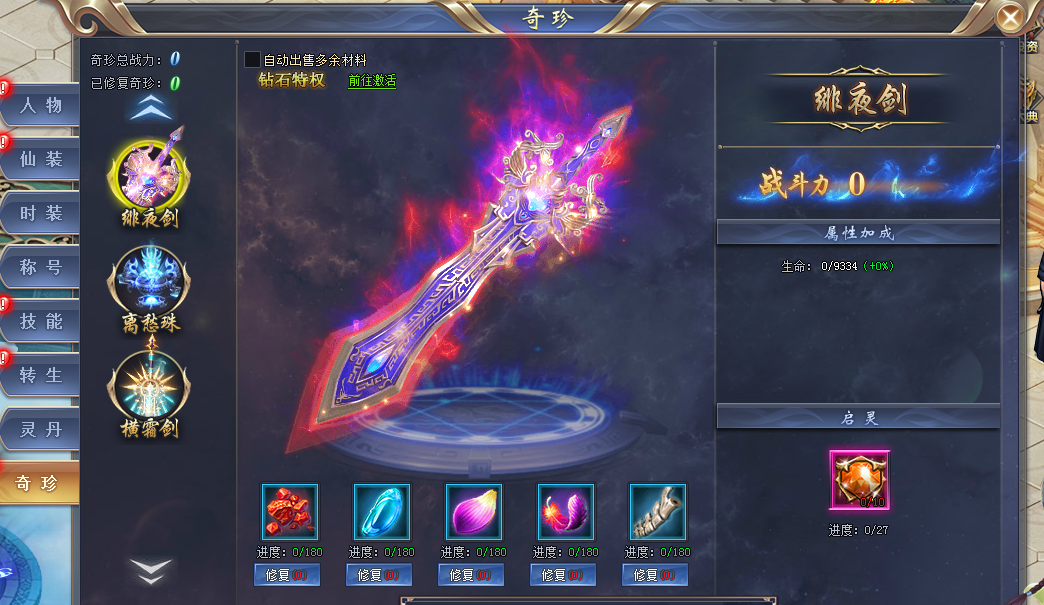Close the 奇珍 window

pyautogui.click(x=1012, y=17)
